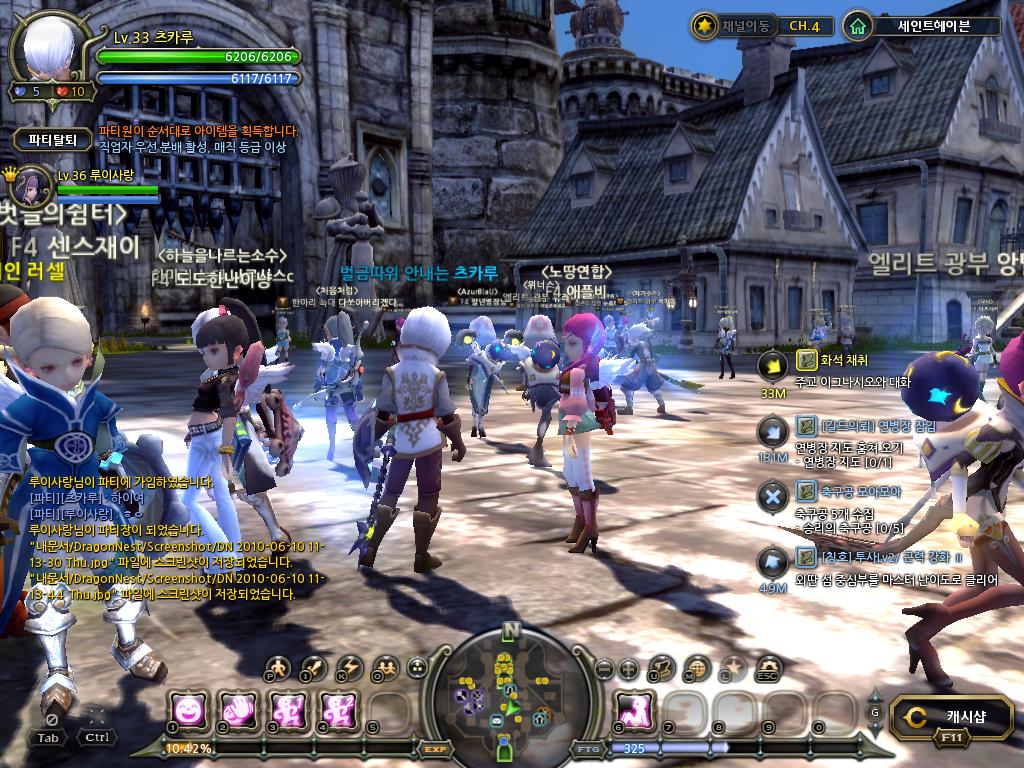Viewport: 1024px width, 768px height.
Task: Click the 33M quest direction arrow icon
Action: pos(772,367)
